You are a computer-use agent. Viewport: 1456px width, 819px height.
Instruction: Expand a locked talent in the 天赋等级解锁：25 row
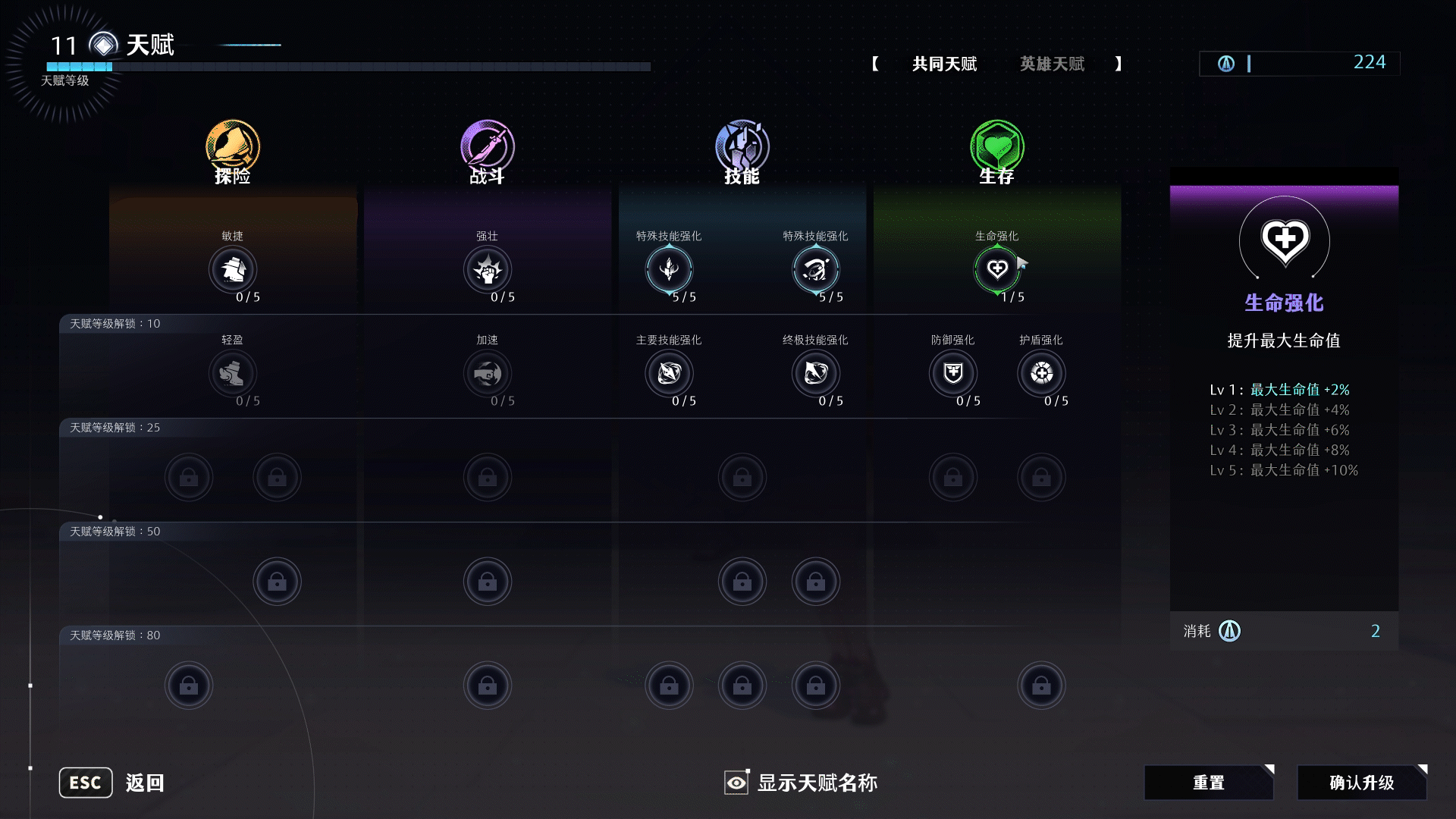190,477
